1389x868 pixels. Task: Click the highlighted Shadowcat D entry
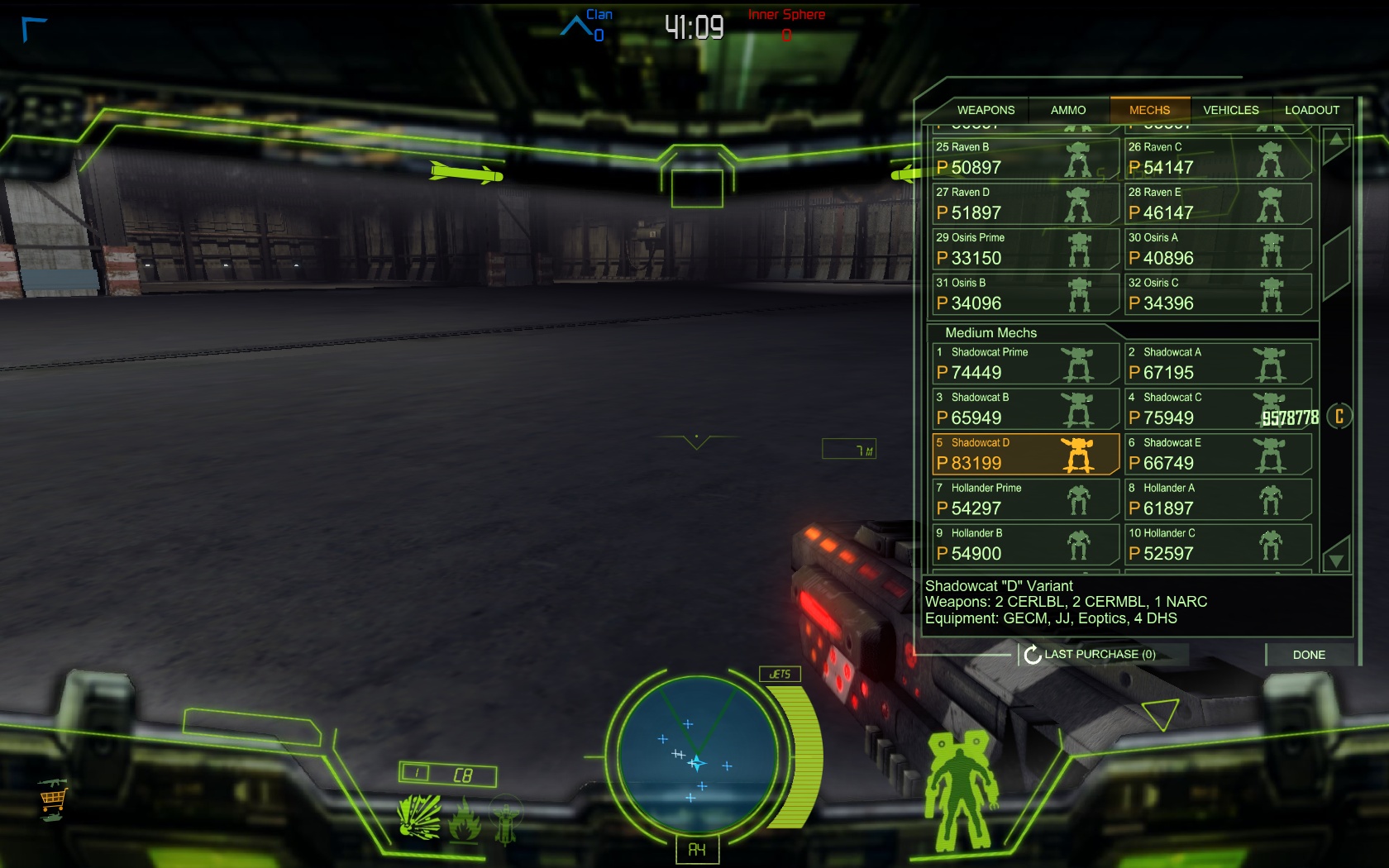(x=1024, y=454)
